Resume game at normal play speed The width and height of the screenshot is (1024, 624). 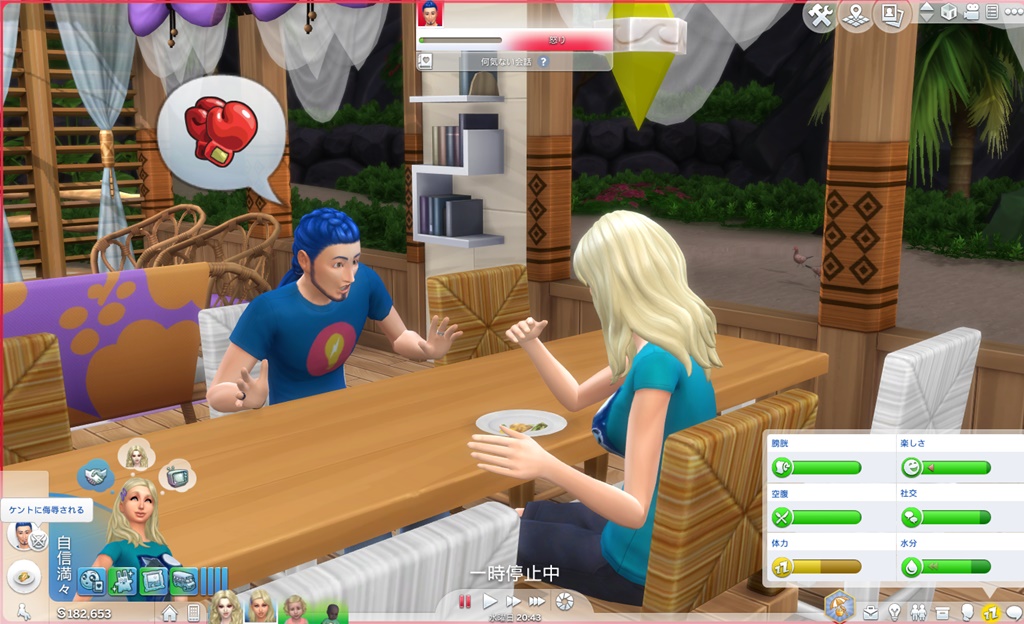[x=490, y=601]
